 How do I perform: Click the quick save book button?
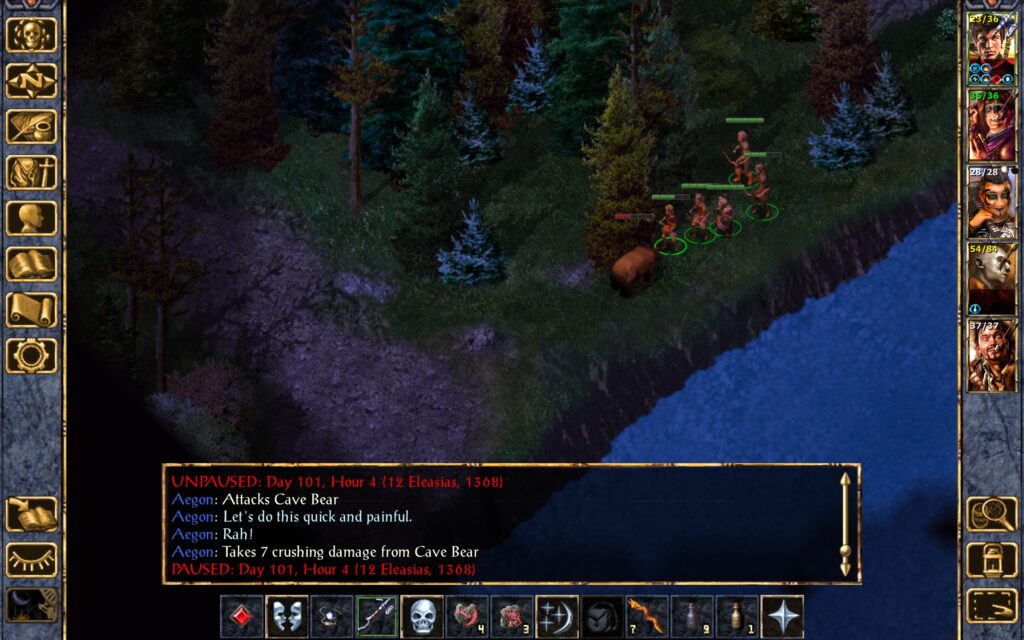tap(32, 514)
